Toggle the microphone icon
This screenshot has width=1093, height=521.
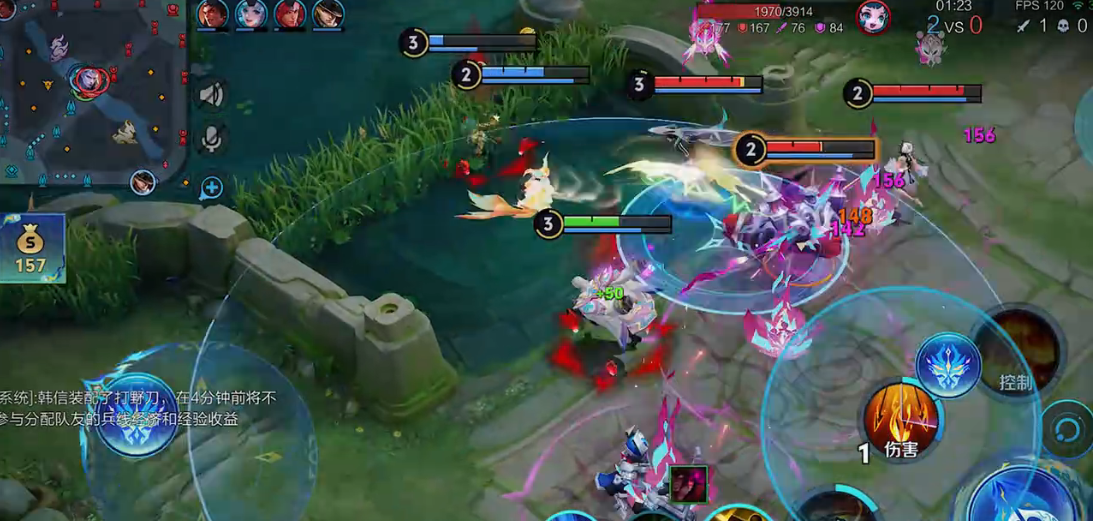click(x=210, y=139)
